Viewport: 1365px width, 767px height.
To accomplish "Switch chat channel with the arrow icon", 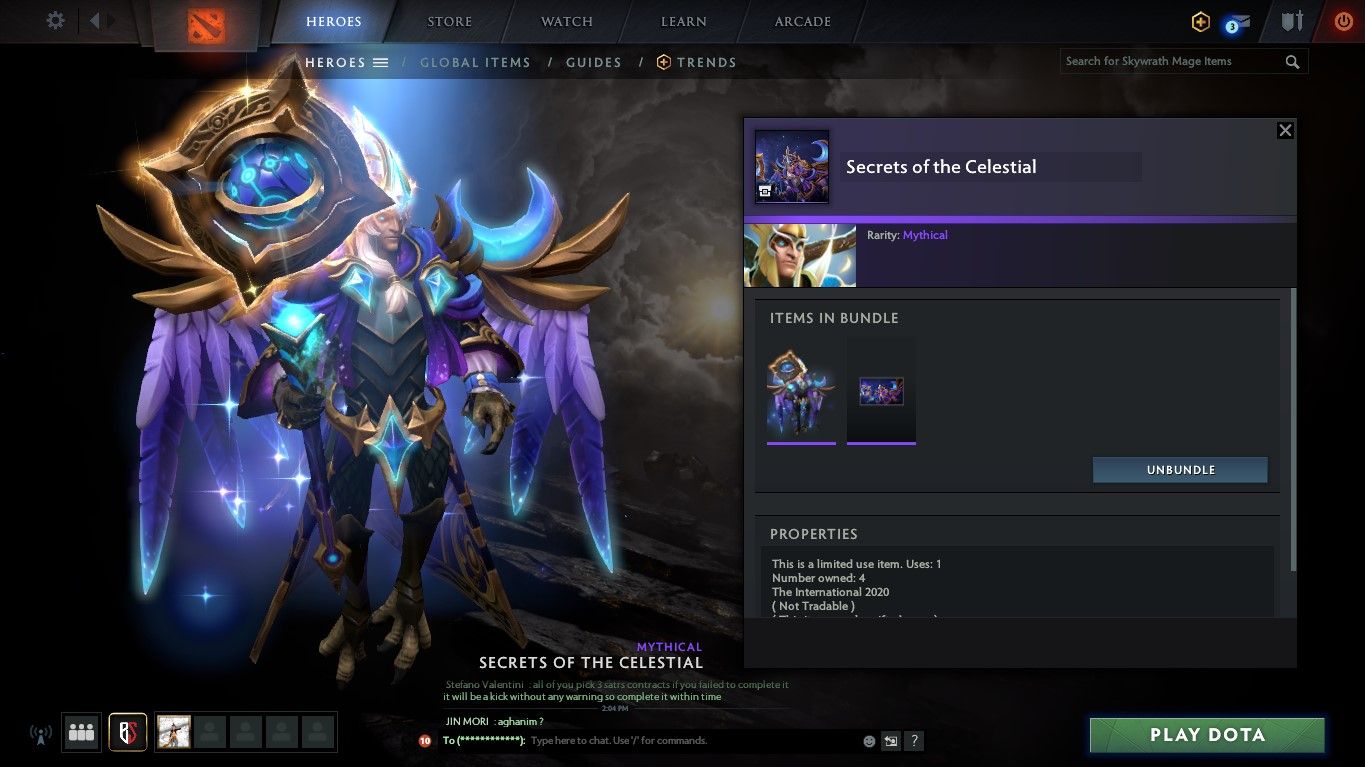I will coord(889,741).
